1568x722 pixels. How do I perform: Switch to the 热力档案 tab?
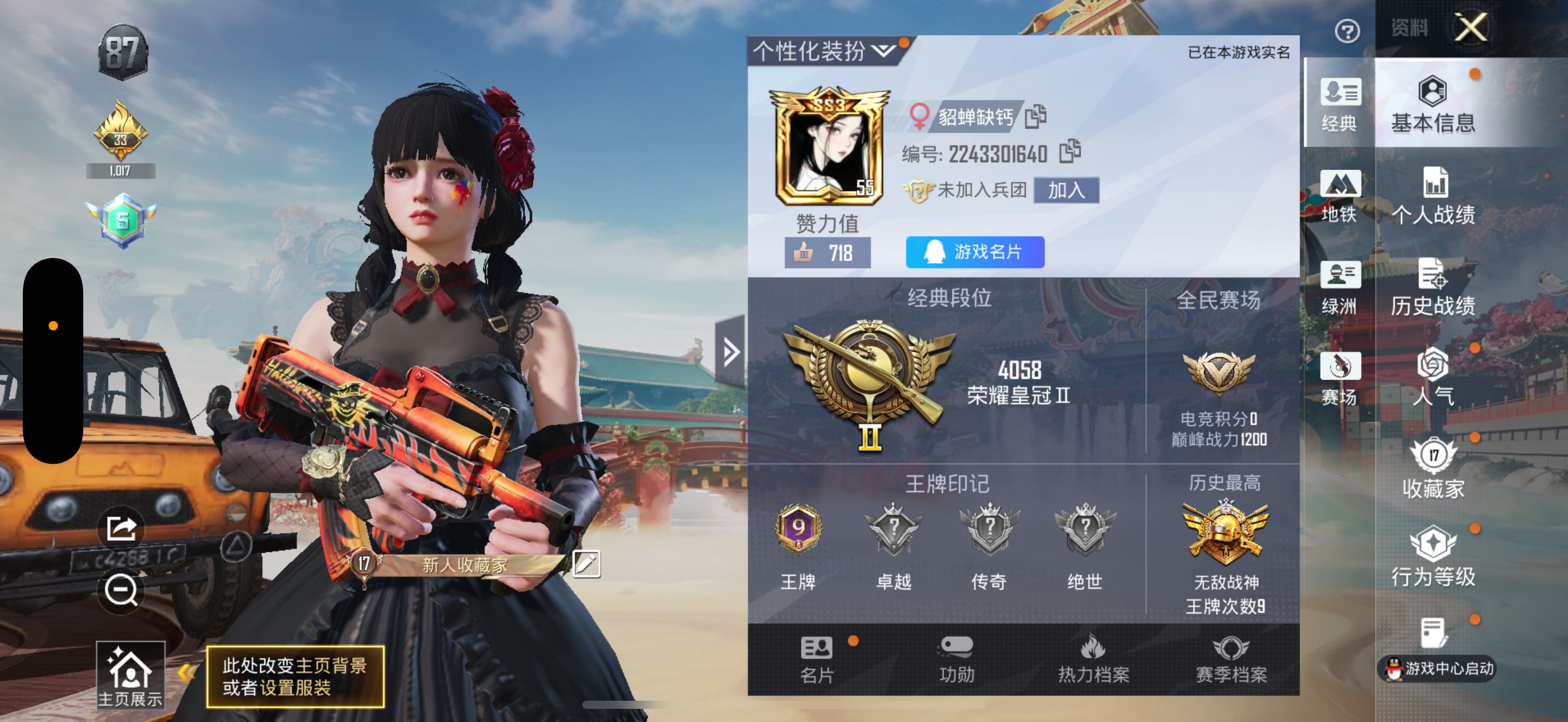pos(1093,658)
